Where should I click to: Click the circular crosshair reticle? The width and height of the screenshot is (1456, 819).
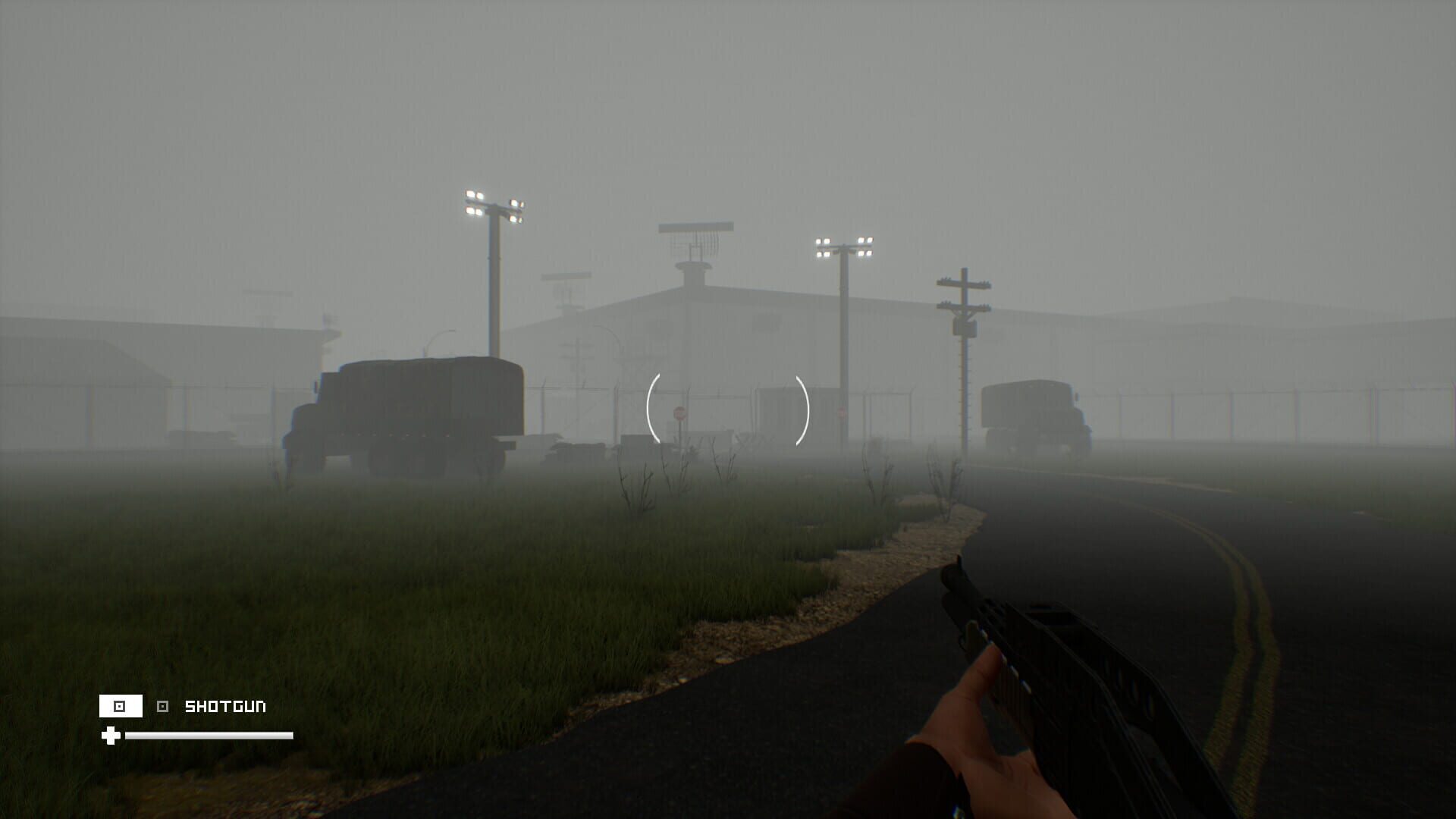[x=726, y=409]
